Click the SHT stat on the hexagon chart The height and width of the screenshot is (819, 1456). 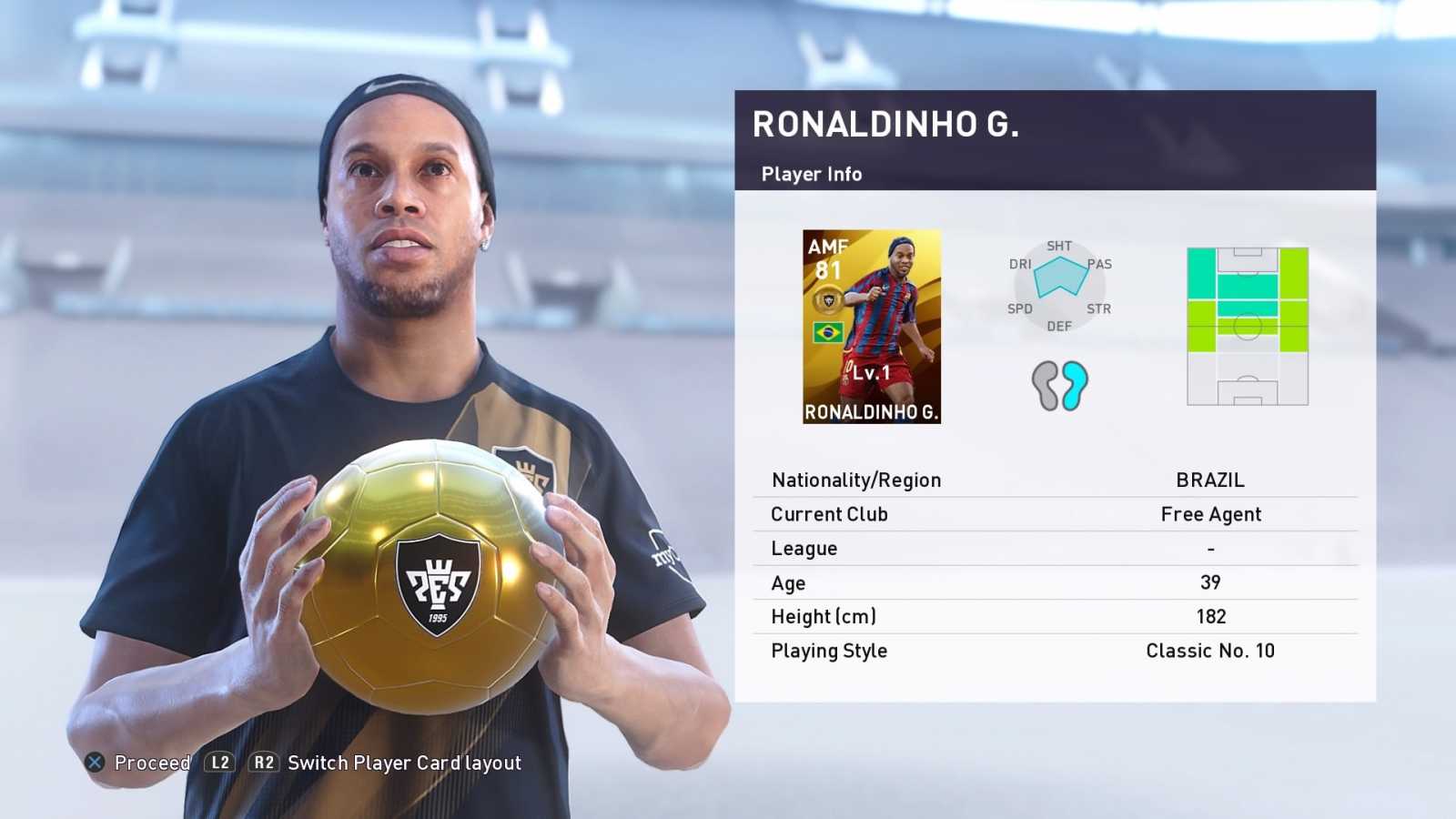point(1061,246)
